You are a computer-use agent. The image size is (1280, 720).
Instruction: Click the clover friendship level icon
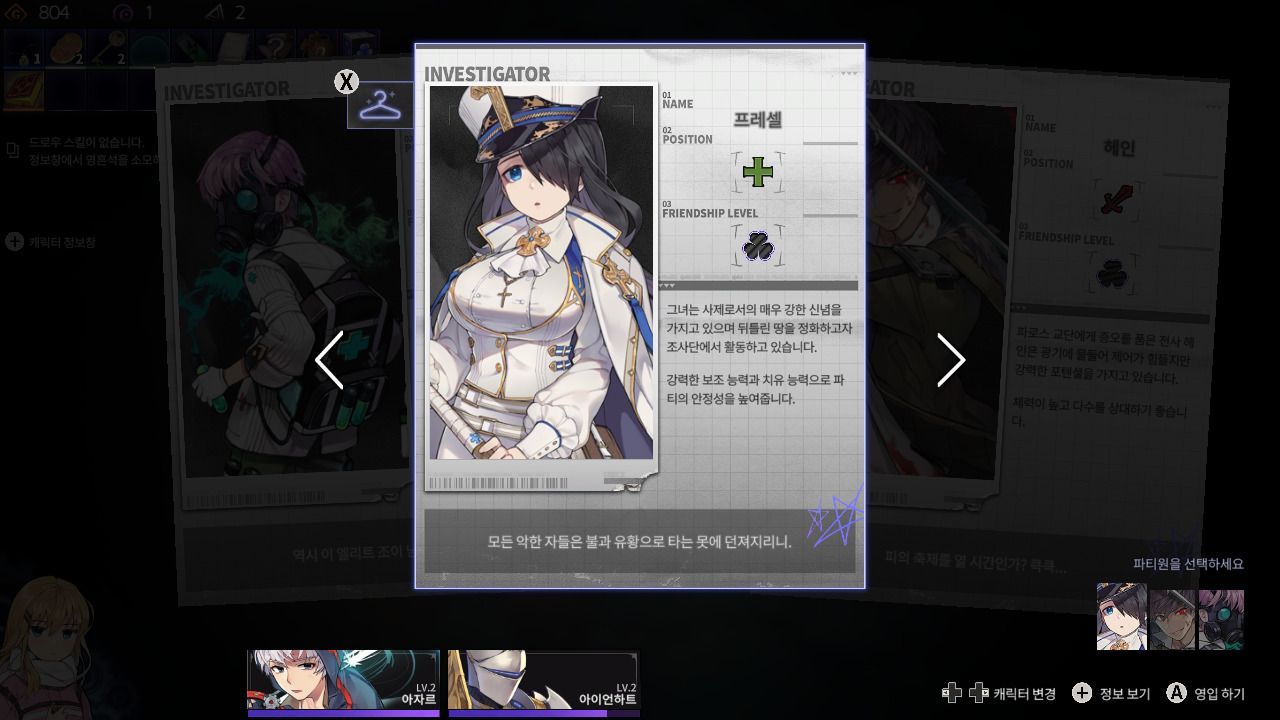[758, 246]
